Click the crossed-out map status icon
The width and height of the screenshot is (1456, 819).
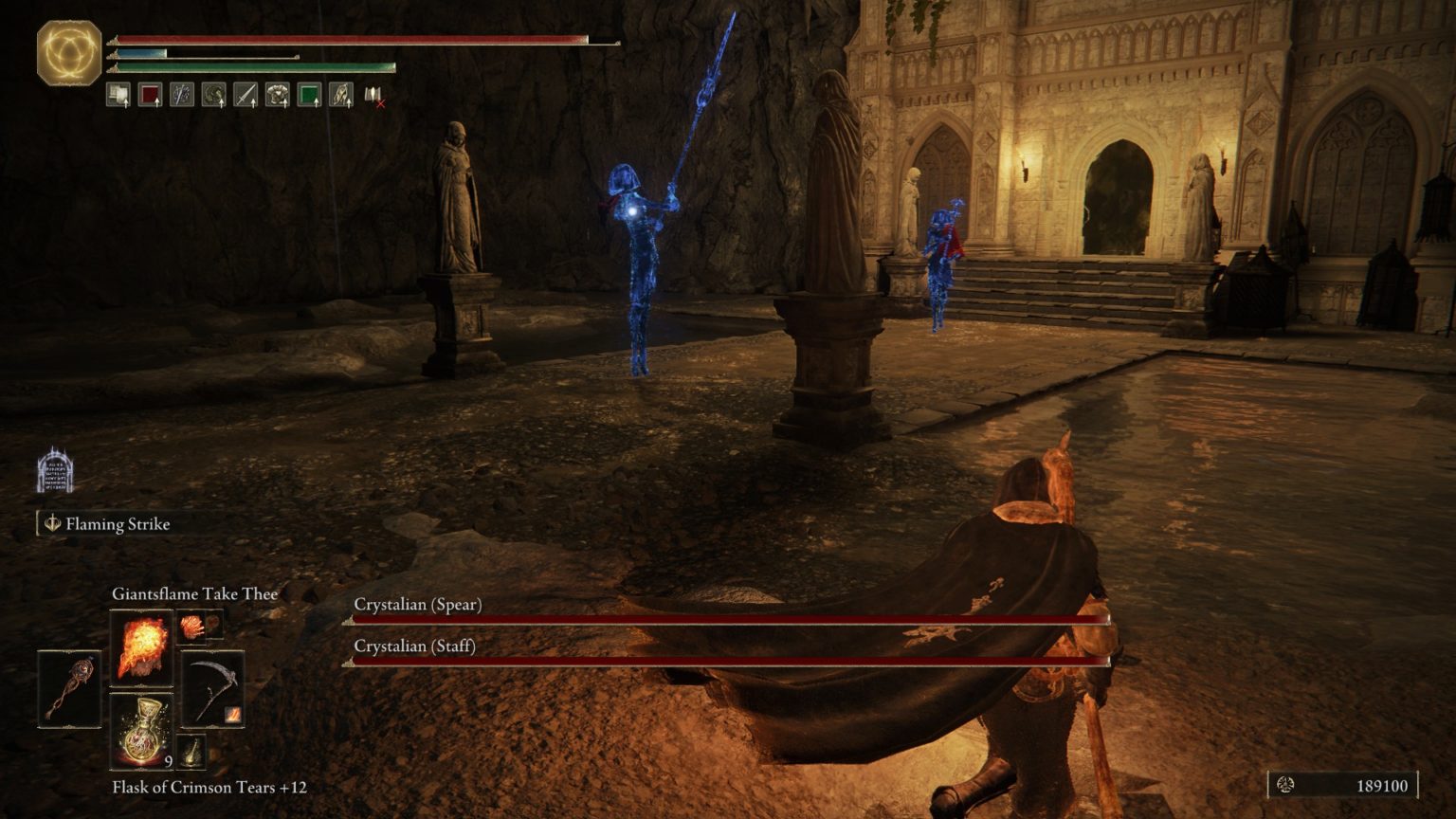coord(374,95)
